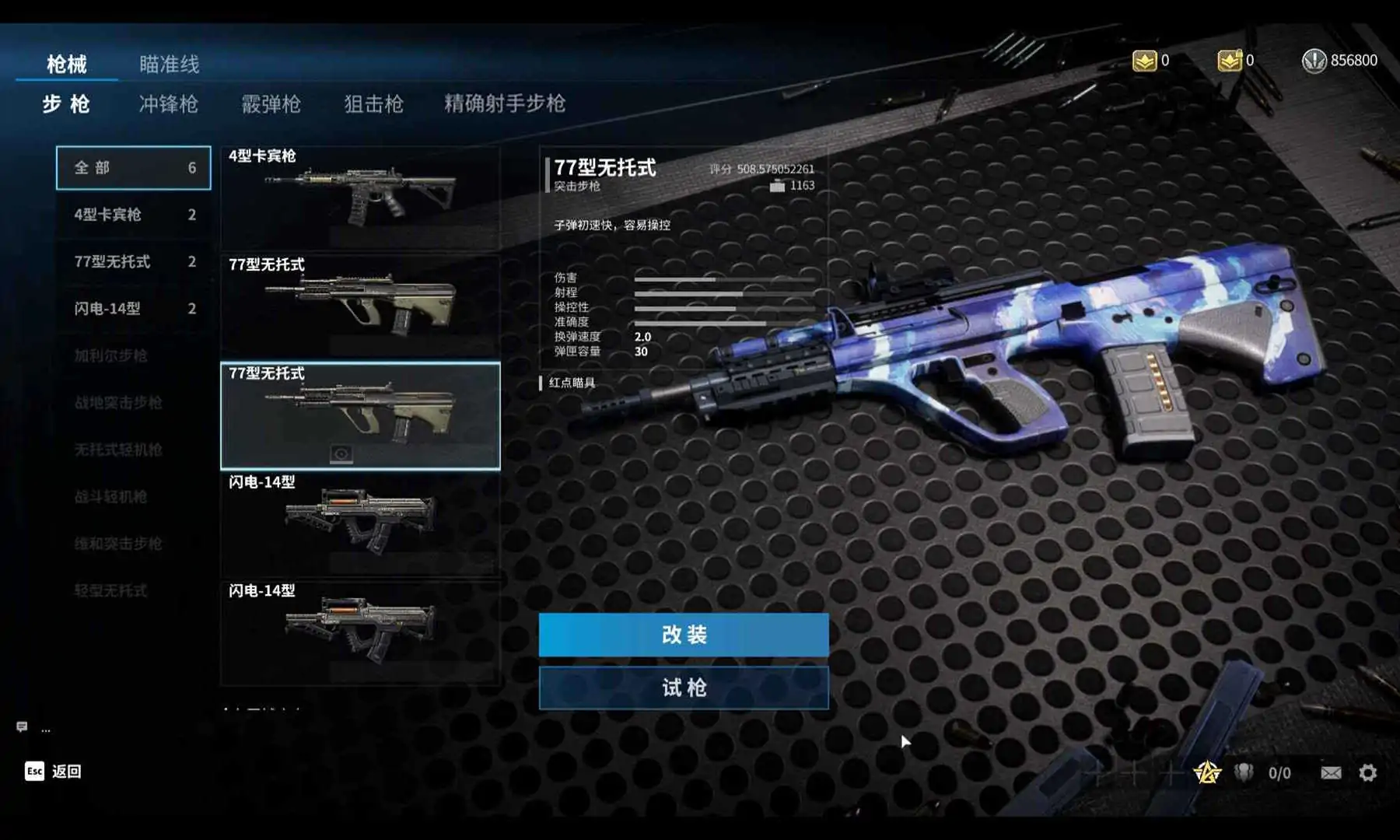
Task: Filter list by 全部 showing 6
Action: (134, 168)
